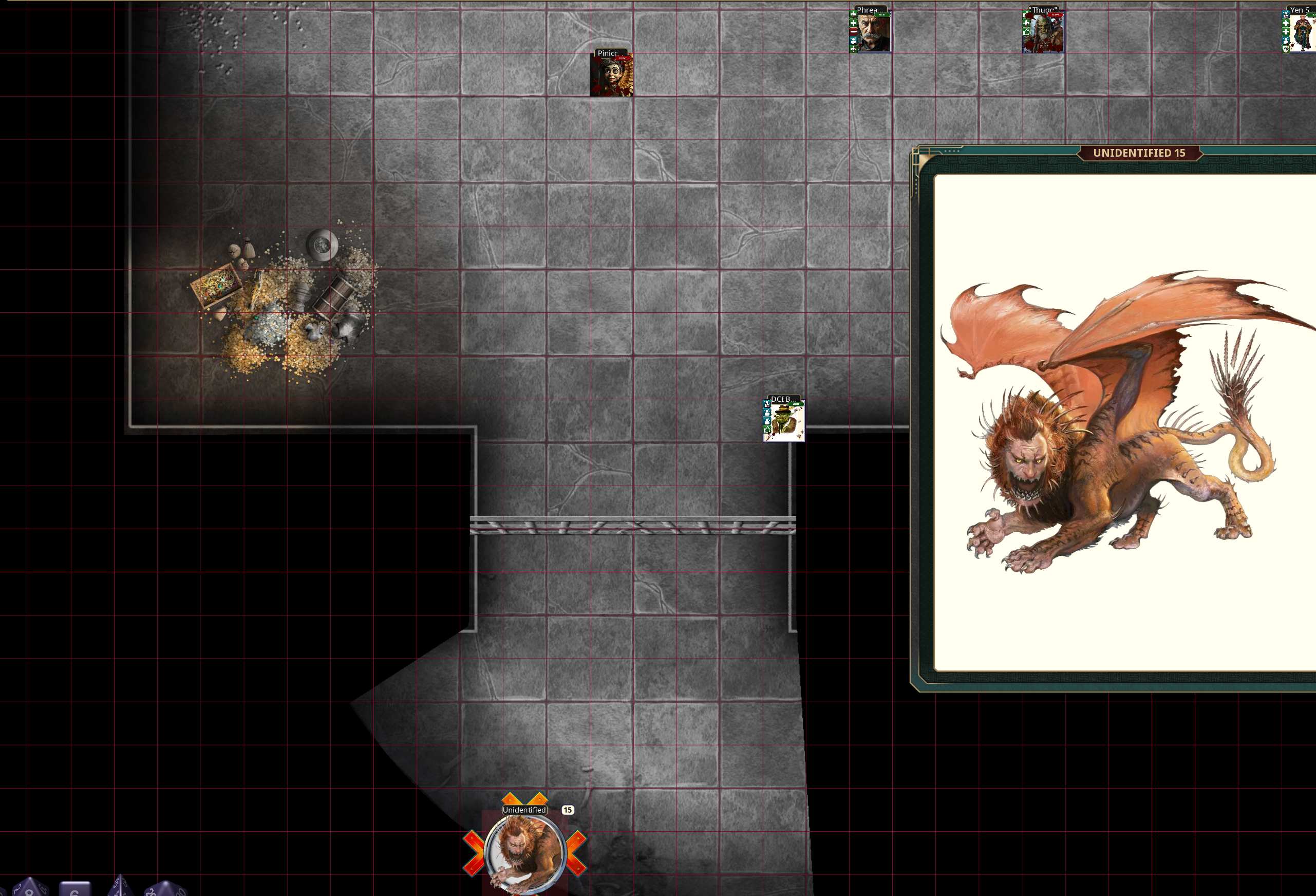Click the blue effect icon on Yen S's token

[1286, 15]
